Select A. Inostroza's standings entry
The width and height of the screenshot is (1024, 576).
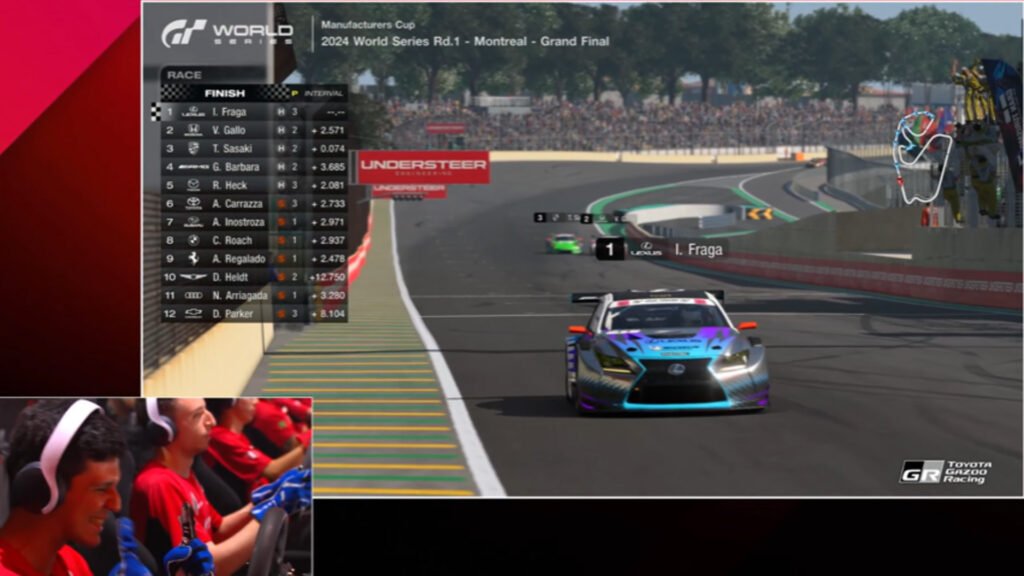254,222
